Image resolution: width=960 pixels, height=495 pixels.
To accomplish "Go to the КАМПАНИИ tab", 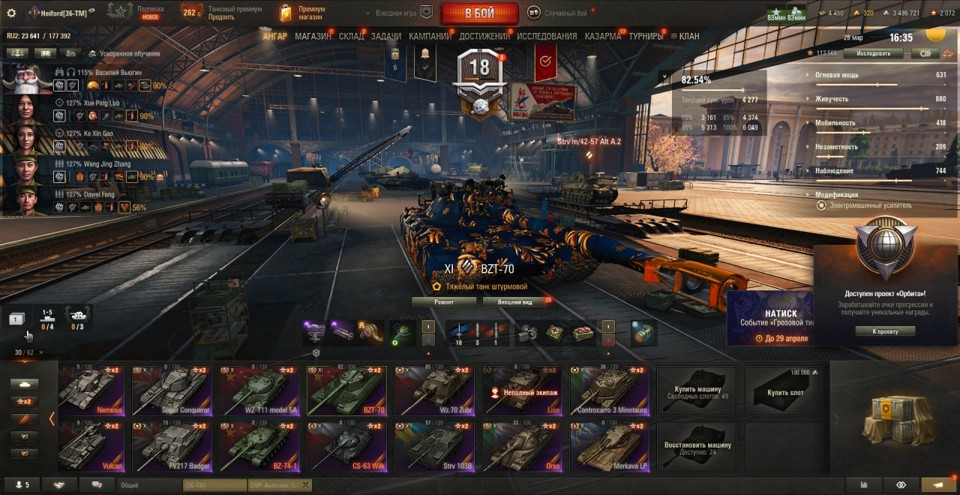I will (x=430, y=36).
